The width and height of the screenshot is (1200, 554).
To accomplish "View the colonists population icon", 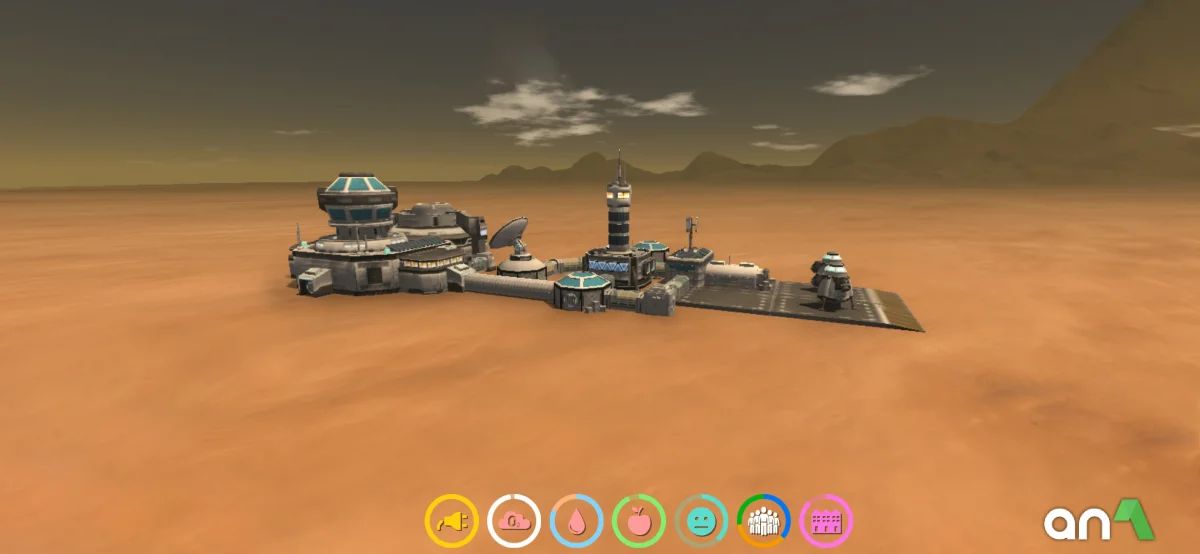I will pyautogui.click(x=763, y=521).
